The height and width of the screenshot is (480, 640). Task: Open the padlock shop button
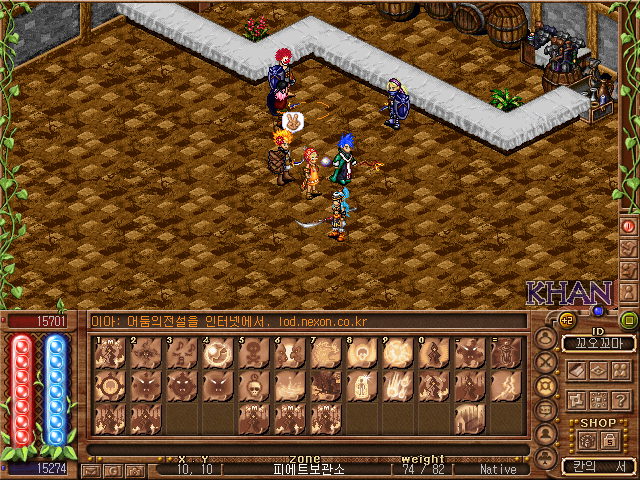point(609,440)
